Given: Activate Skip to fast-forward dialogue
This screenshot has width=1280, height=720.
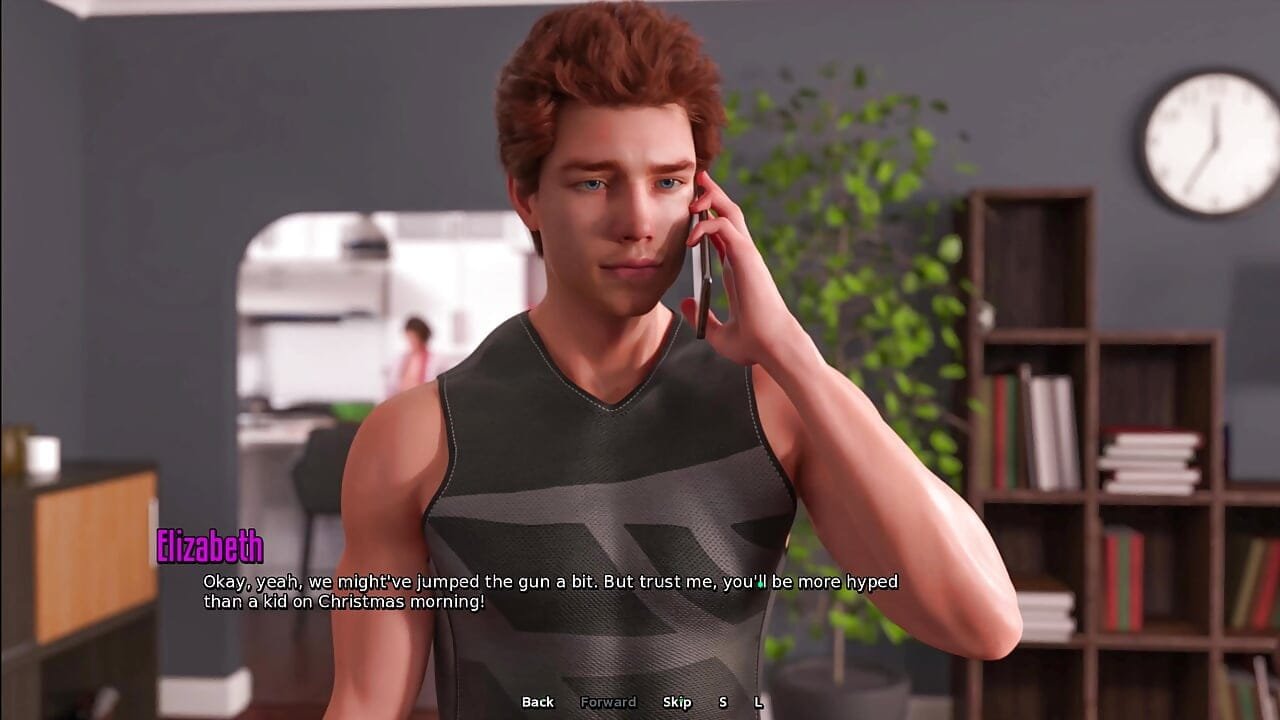Looking at the screenshot, I should pos(677,702).
